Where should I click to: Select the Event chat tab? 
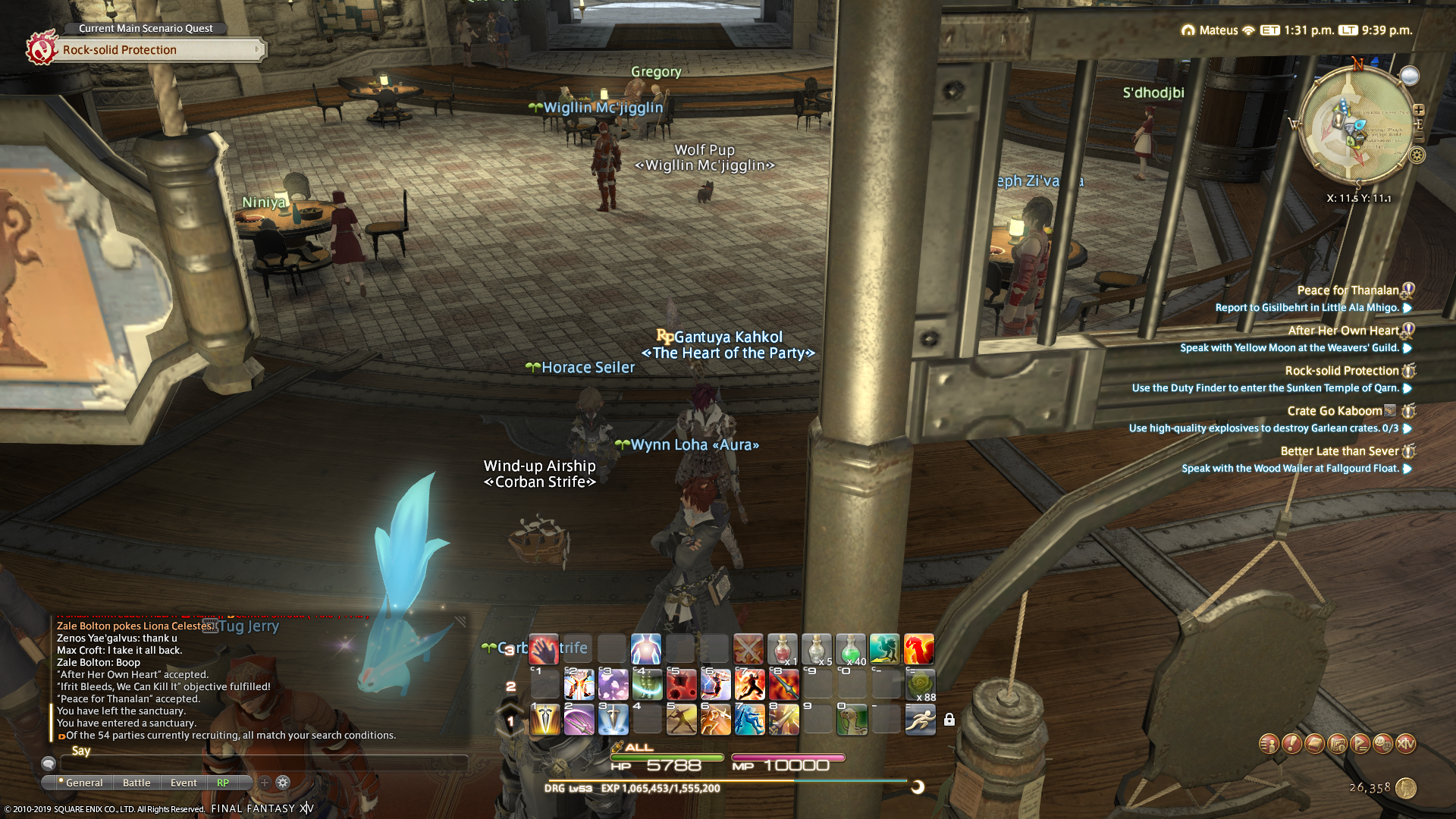tap(184, 783)
